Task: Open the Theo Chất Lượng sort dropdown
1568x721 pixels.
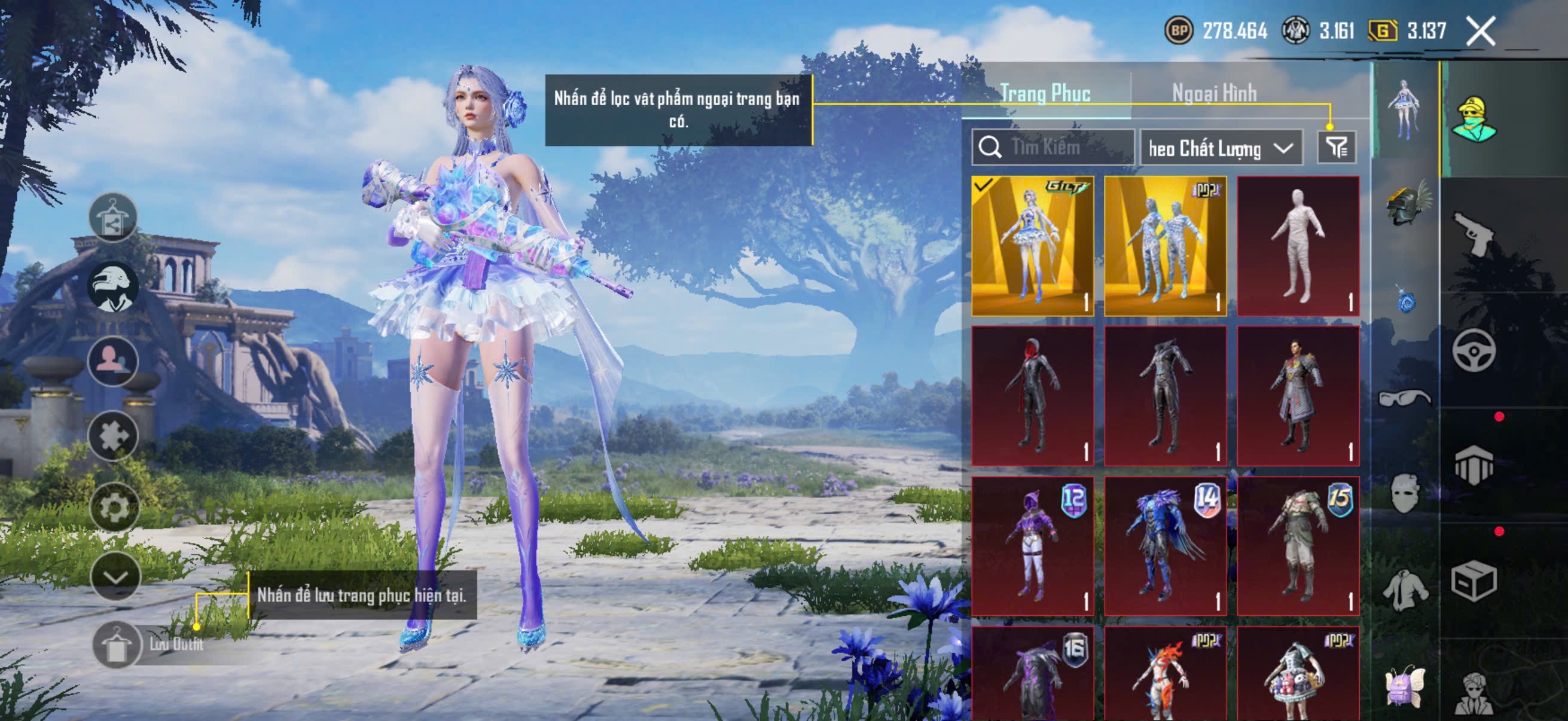Action: 1221,148
